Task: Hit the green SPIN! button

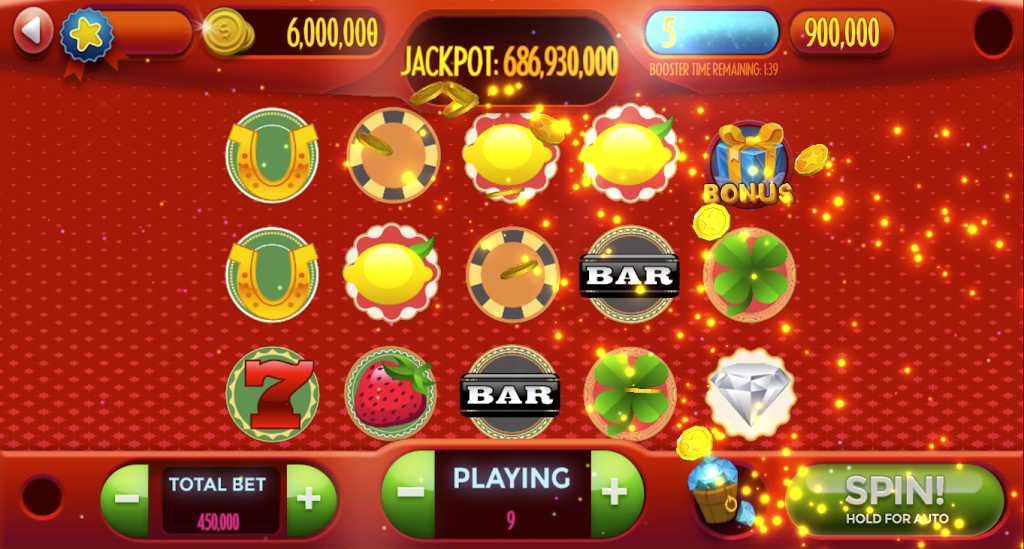Action: (895, 498)
